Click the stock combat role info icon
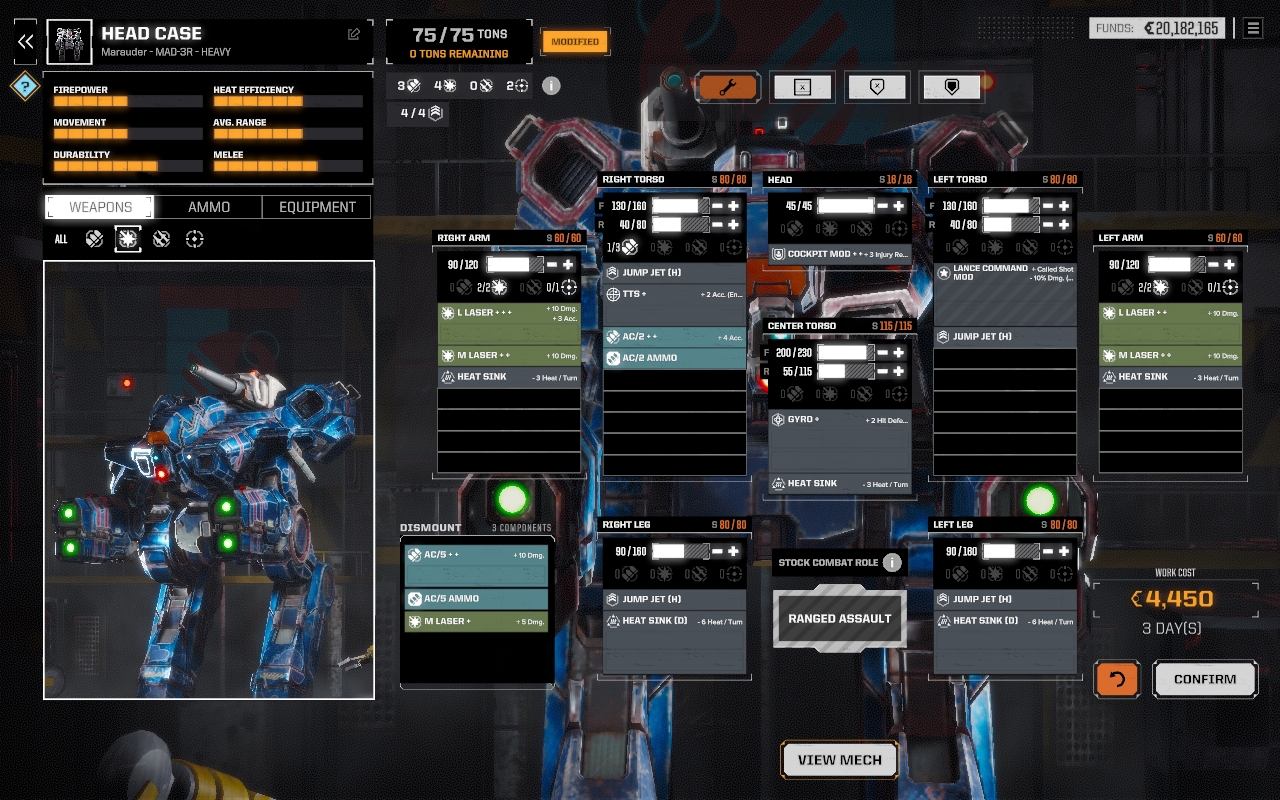This screenshot has width=1280, height=800. pyautogui.click(x=892, y=562)
